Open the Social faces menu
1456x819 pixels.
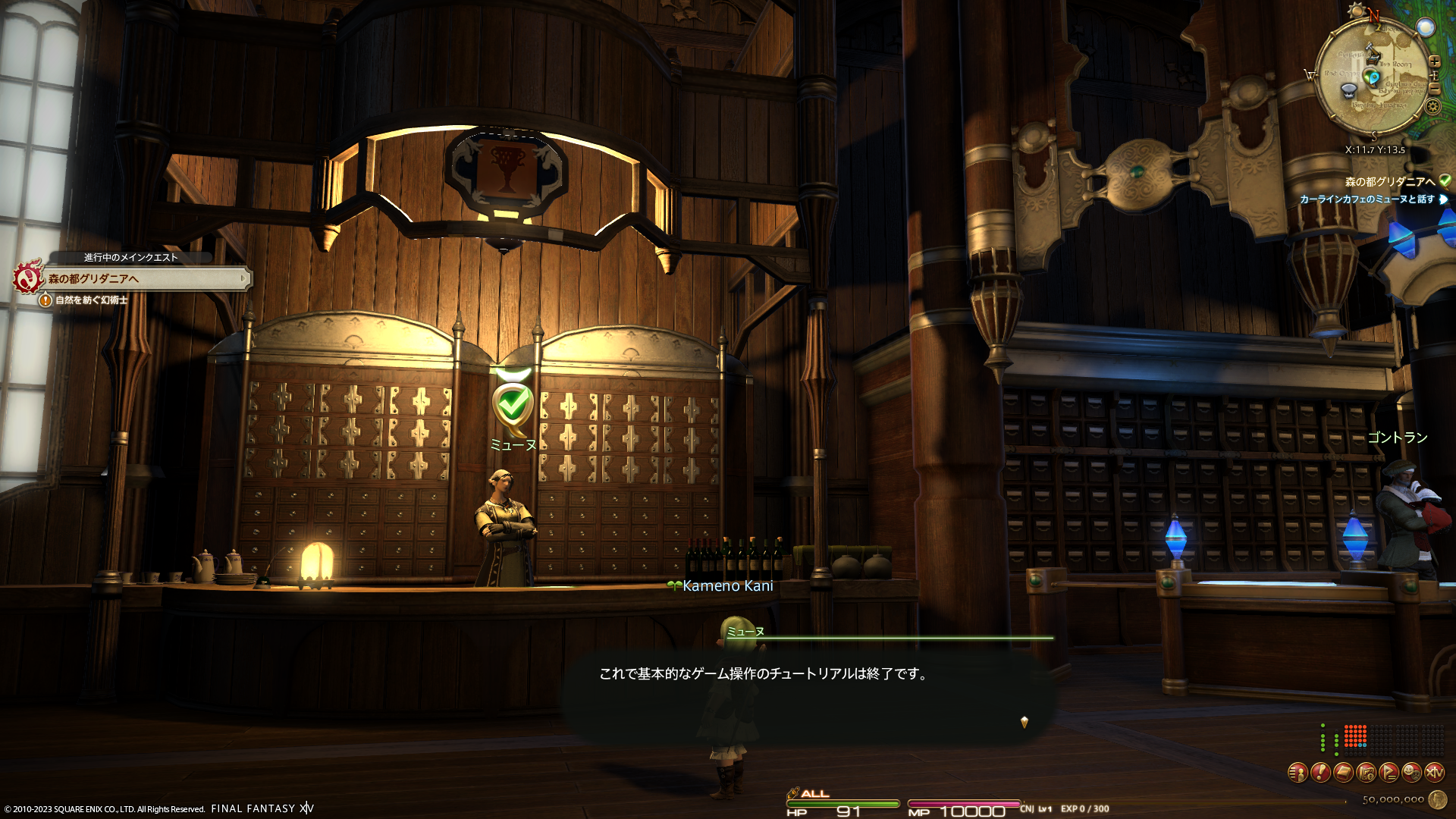1411,773
